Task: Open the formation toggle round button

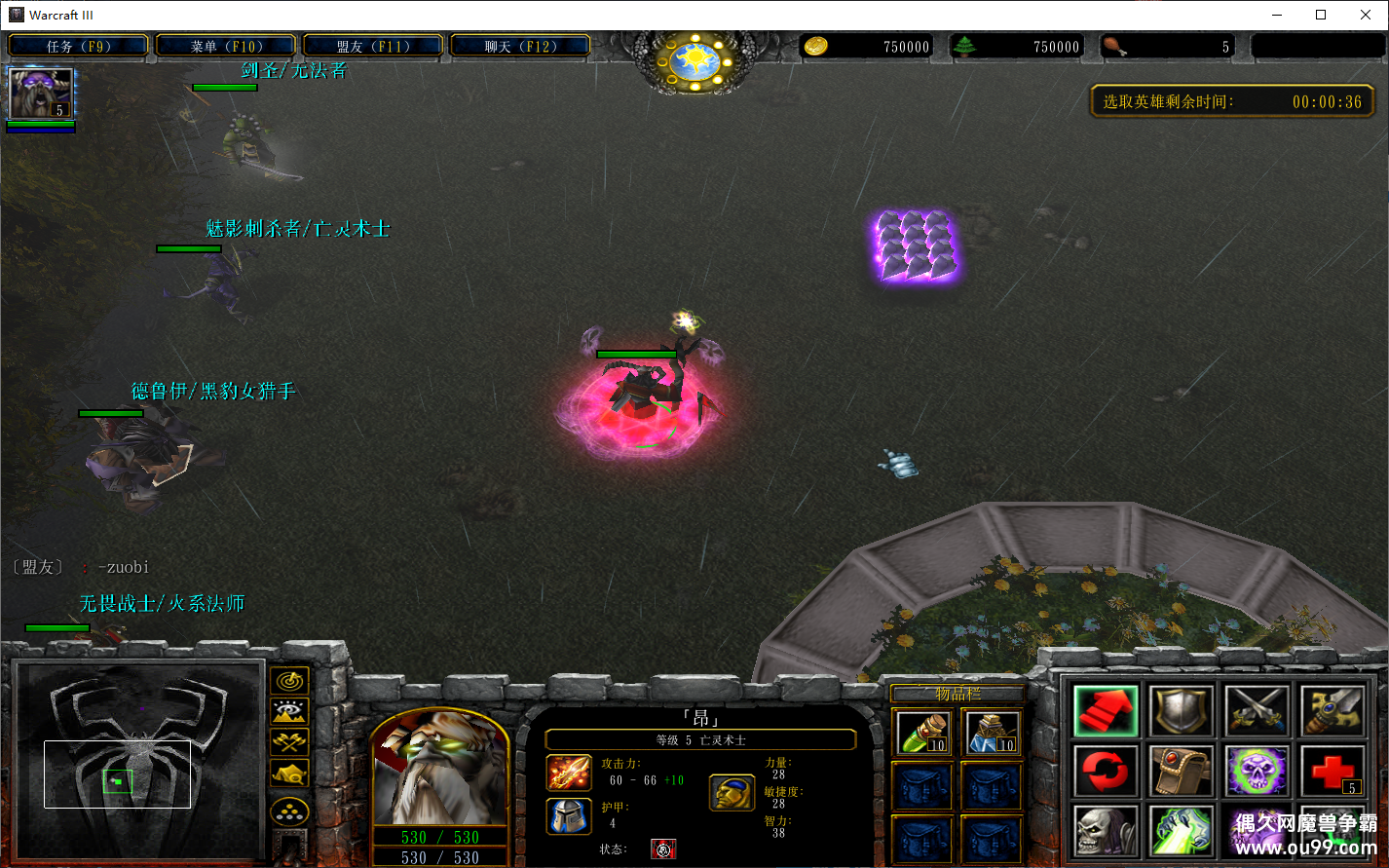Action: click(x=289, y=811)
